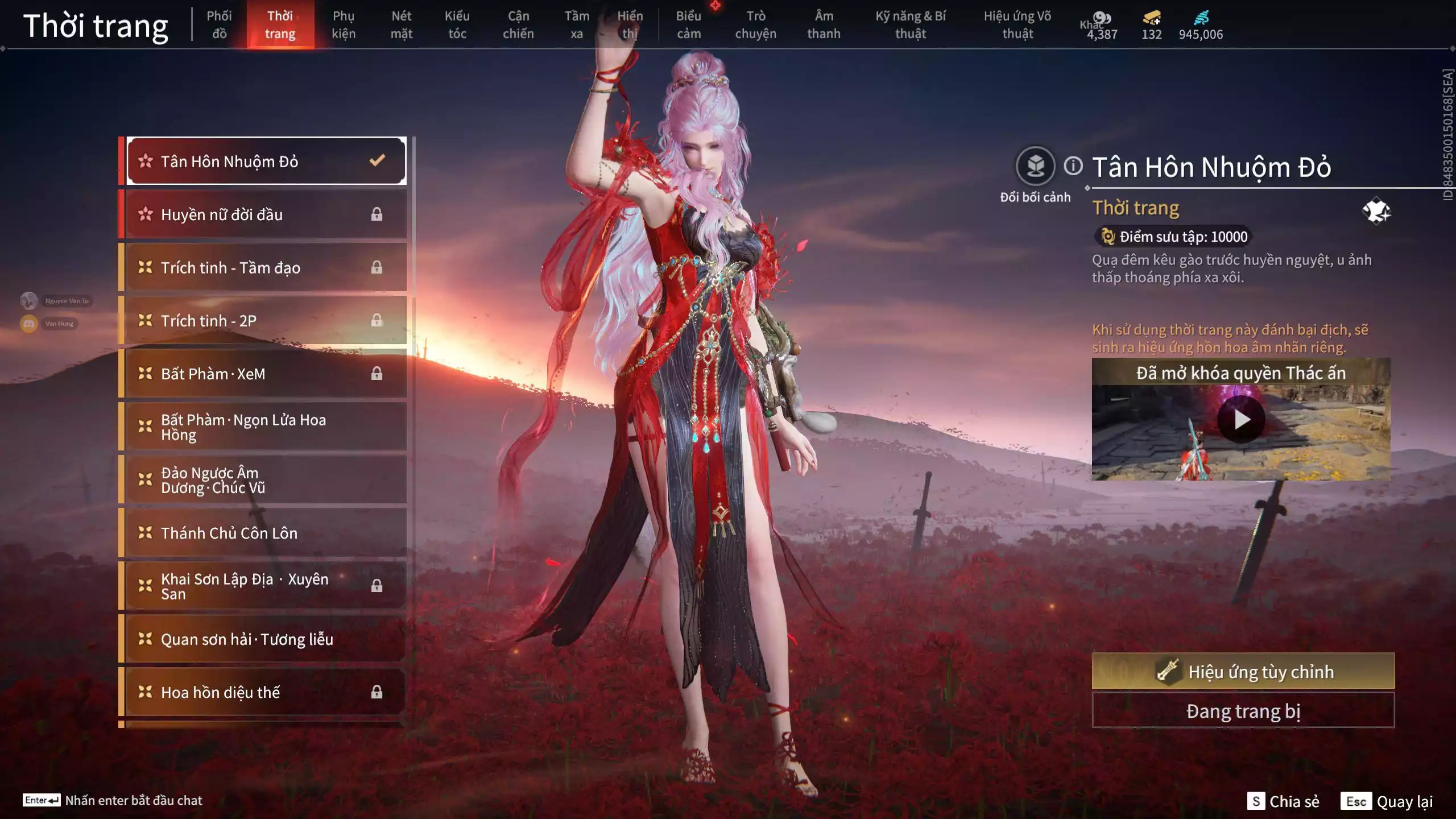Click the Đổi bối cảnh background button

[1035, 167]
